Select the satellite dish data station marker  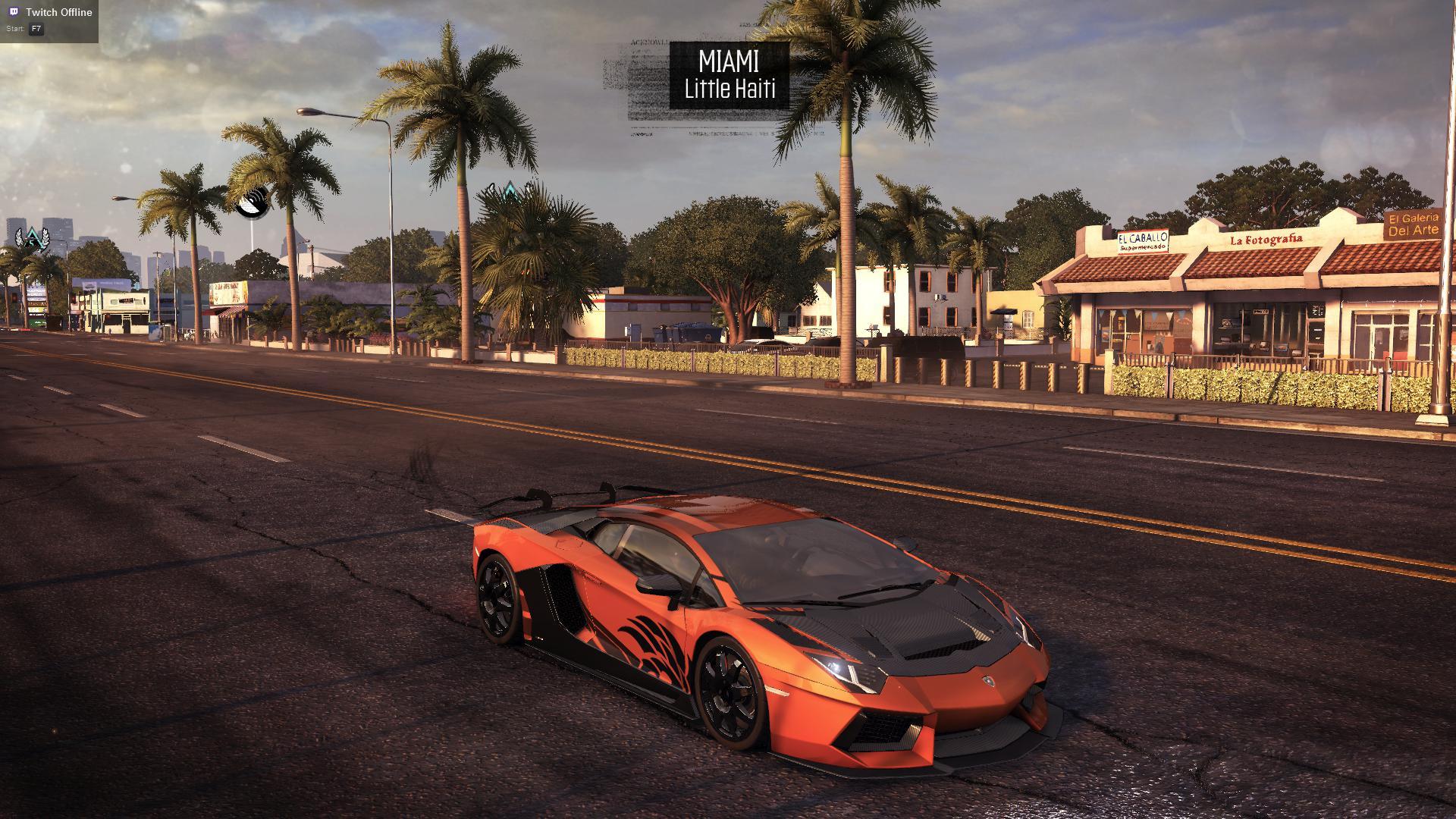click(x=252, y=202)
